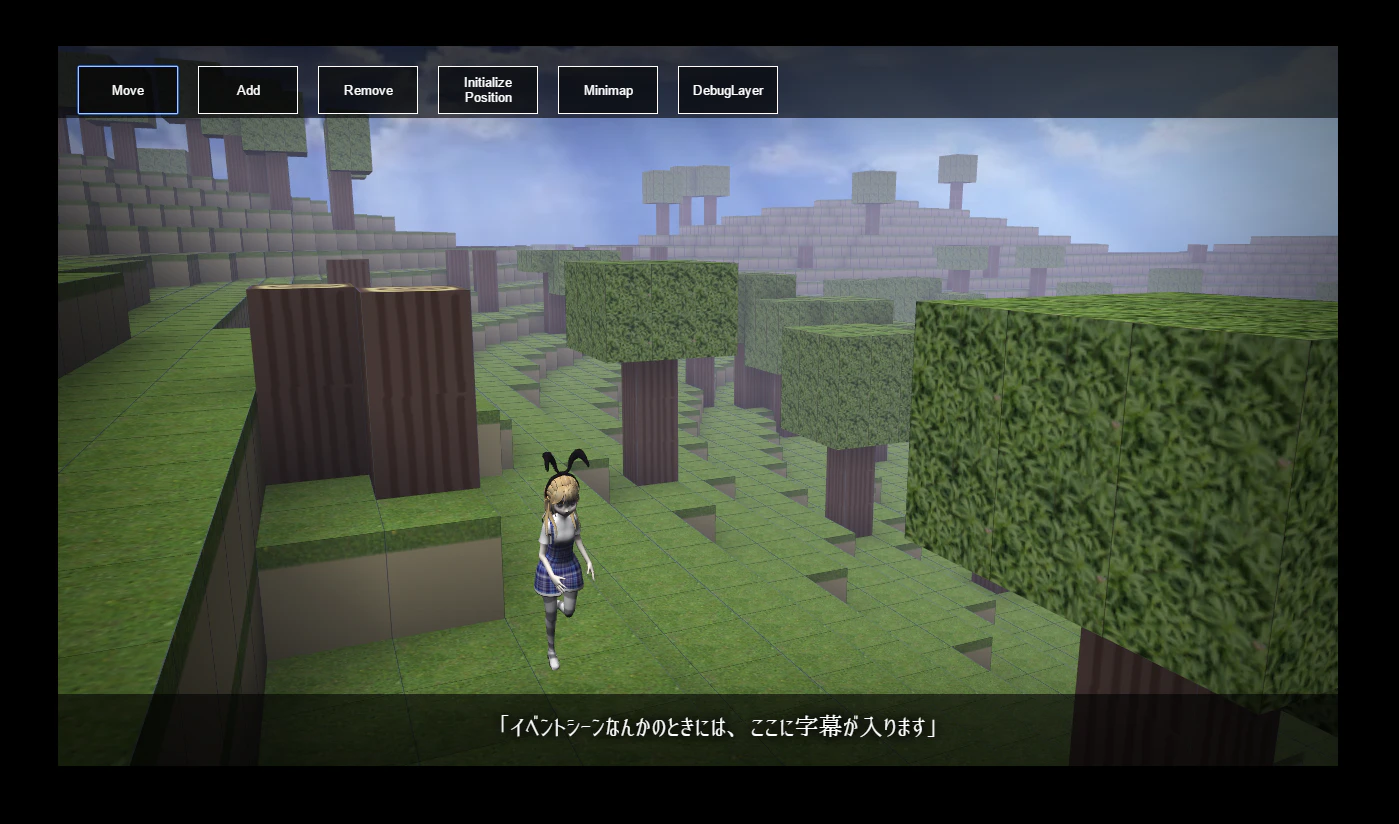Click the tree canopy left of center
This screenshot has height=824, width=1399.
tap(650, 310)
